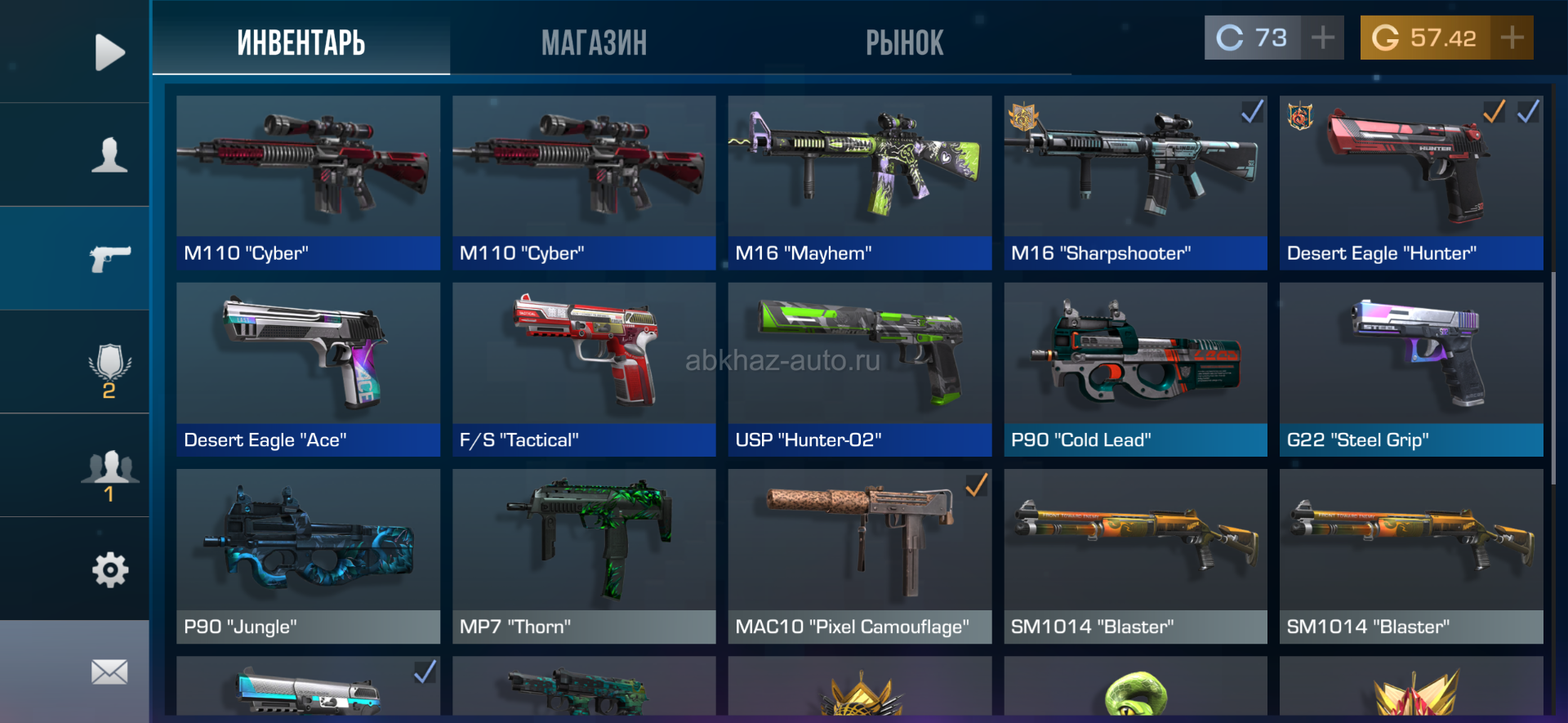Select the Инвентарь tab

click(x=301, y=42)
